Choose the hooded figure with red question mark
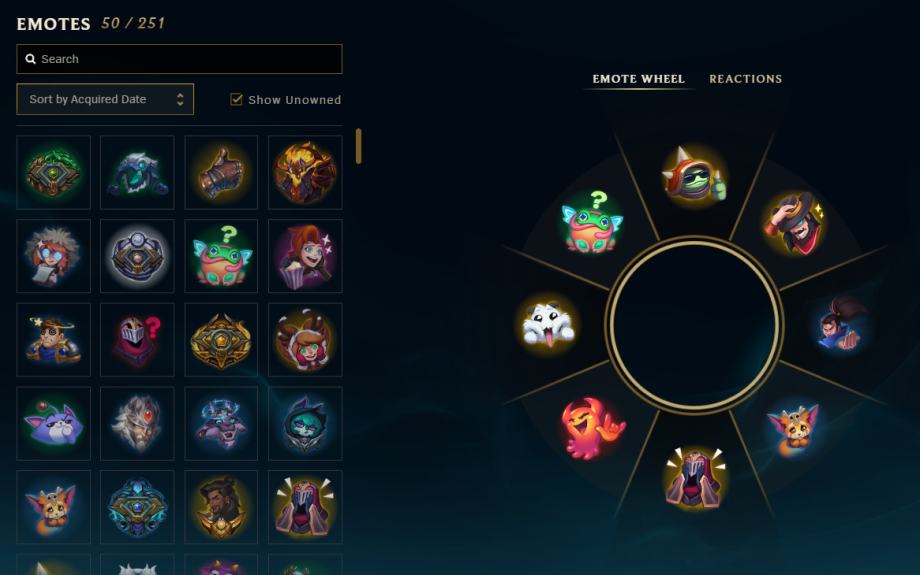This screenshot has height=575, width=920. (x=137, y=340)
